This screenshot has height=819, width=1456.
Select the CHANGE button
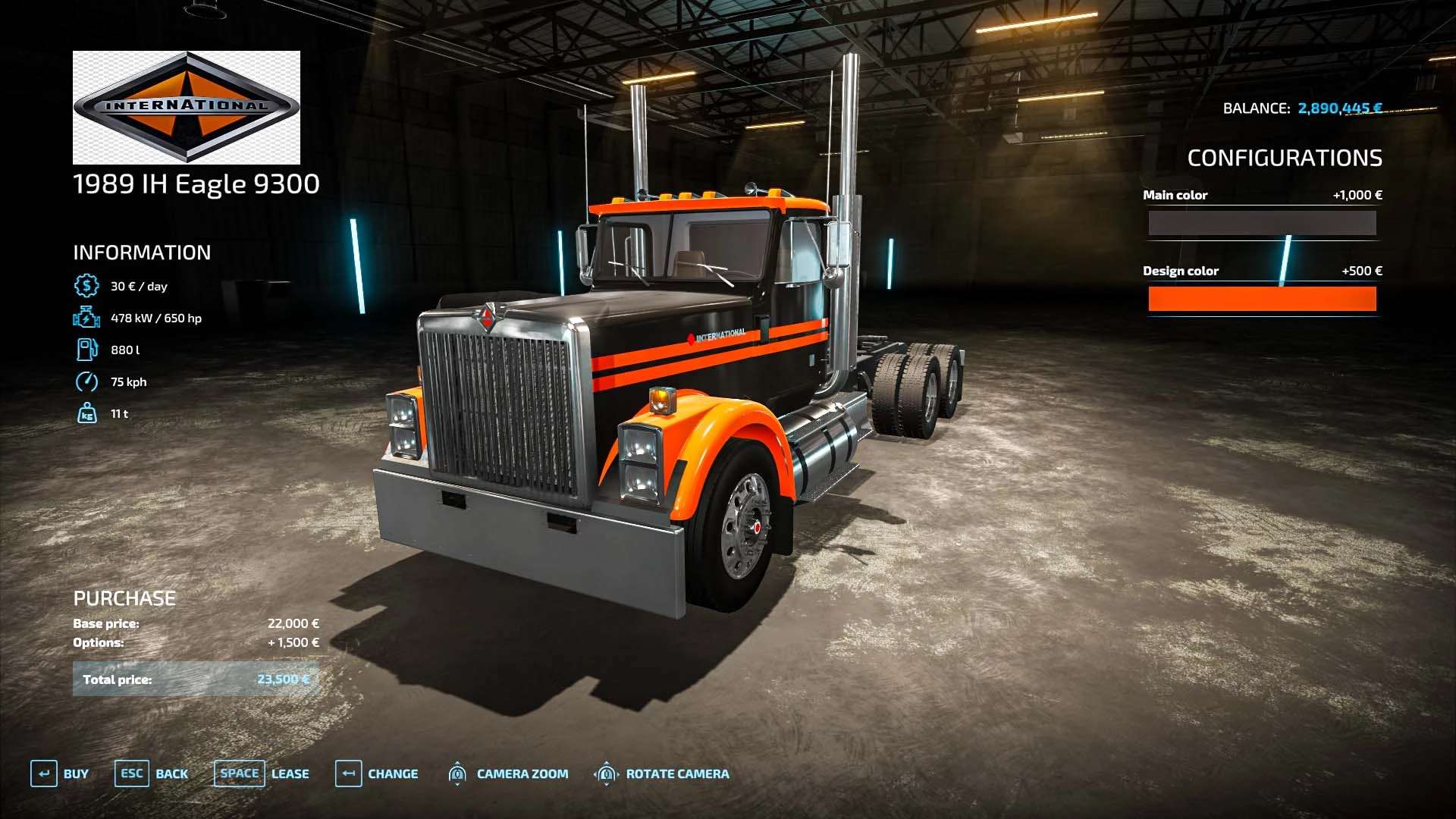pos(377,773)
